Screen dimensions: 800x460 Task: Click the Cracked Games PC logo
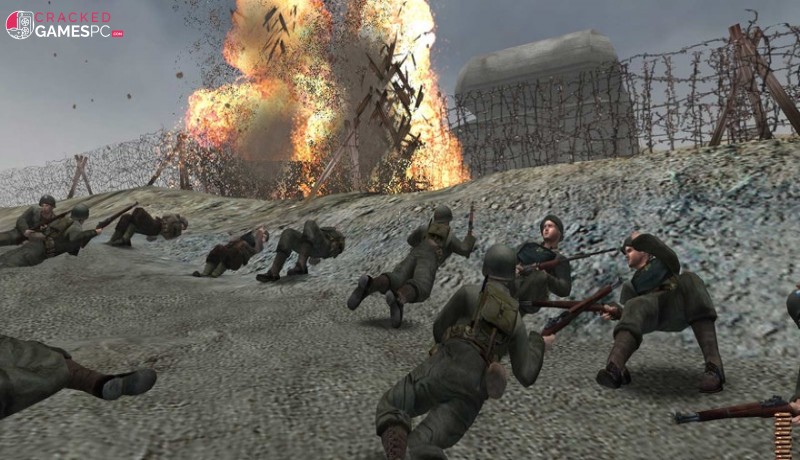[x=64, y=24]
